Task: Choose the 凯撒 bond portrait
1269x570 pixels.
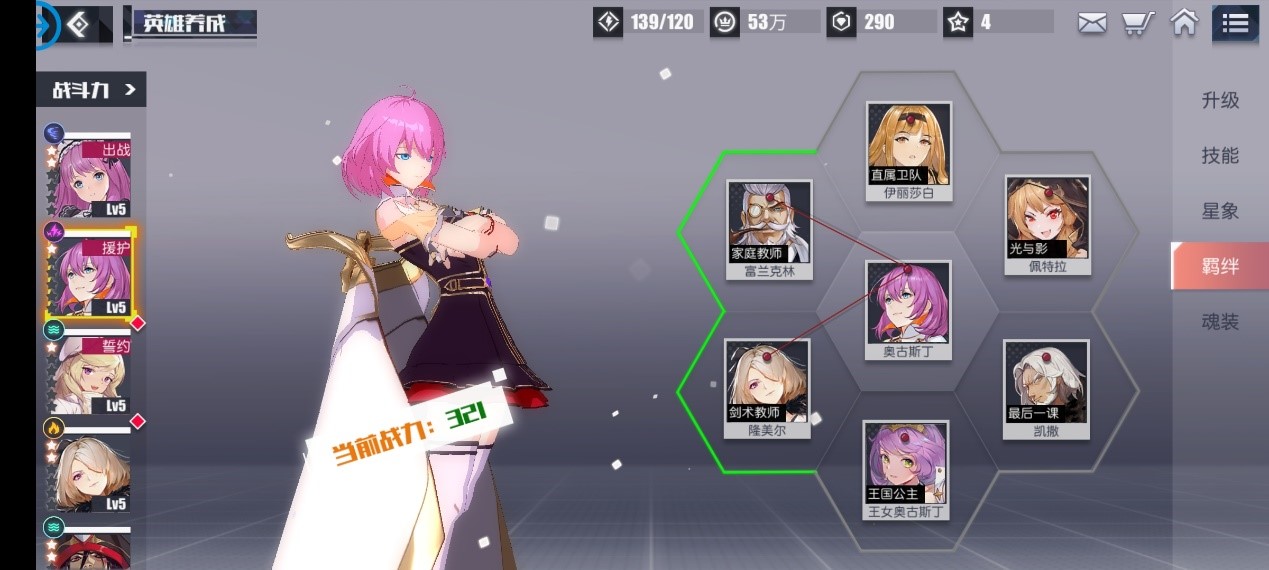Action: coord(1046,382)
